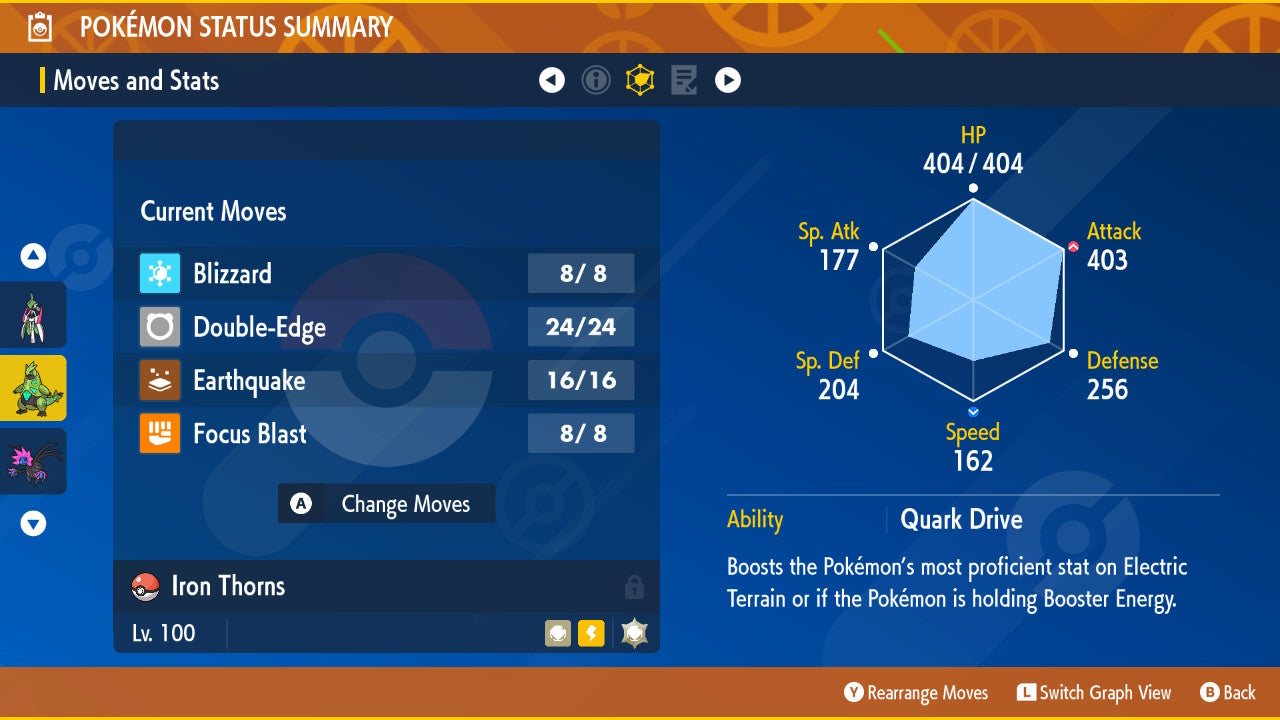Click the Electric type lightning badge
Screen dimensions: 1280x720
pyautogui.click(x=590, y=633)
